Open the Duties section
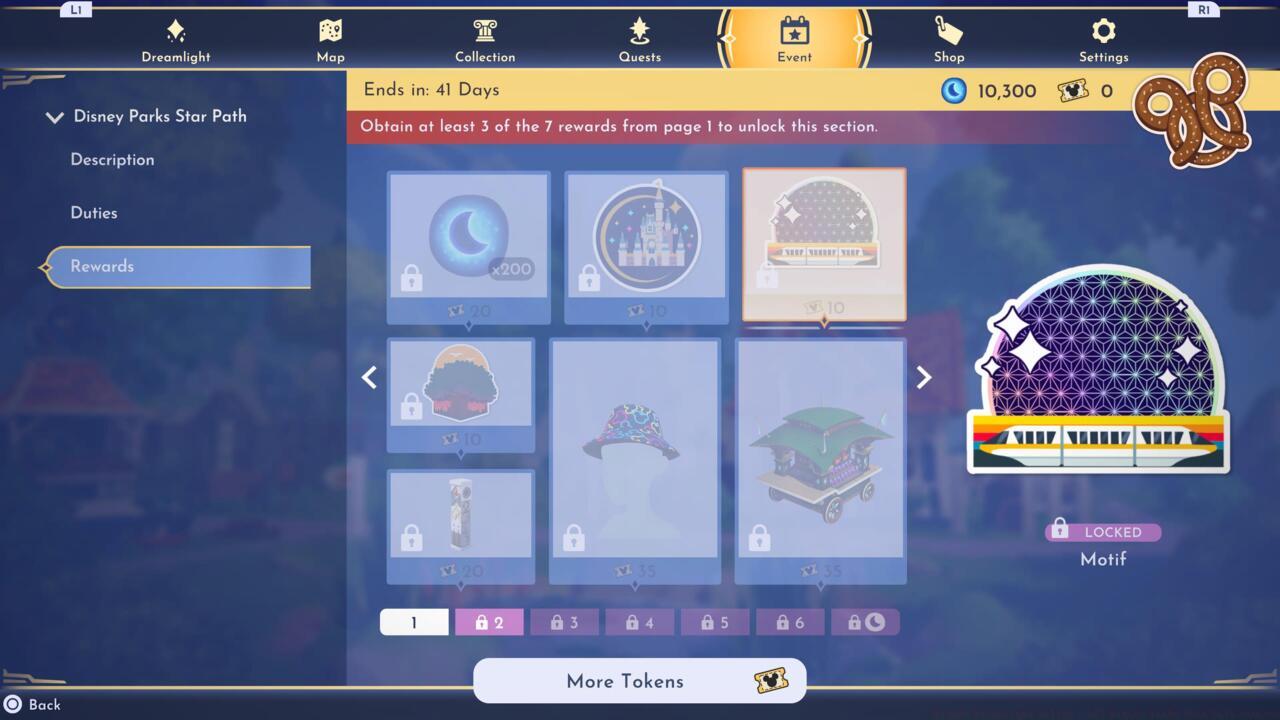 click(92, 213)
